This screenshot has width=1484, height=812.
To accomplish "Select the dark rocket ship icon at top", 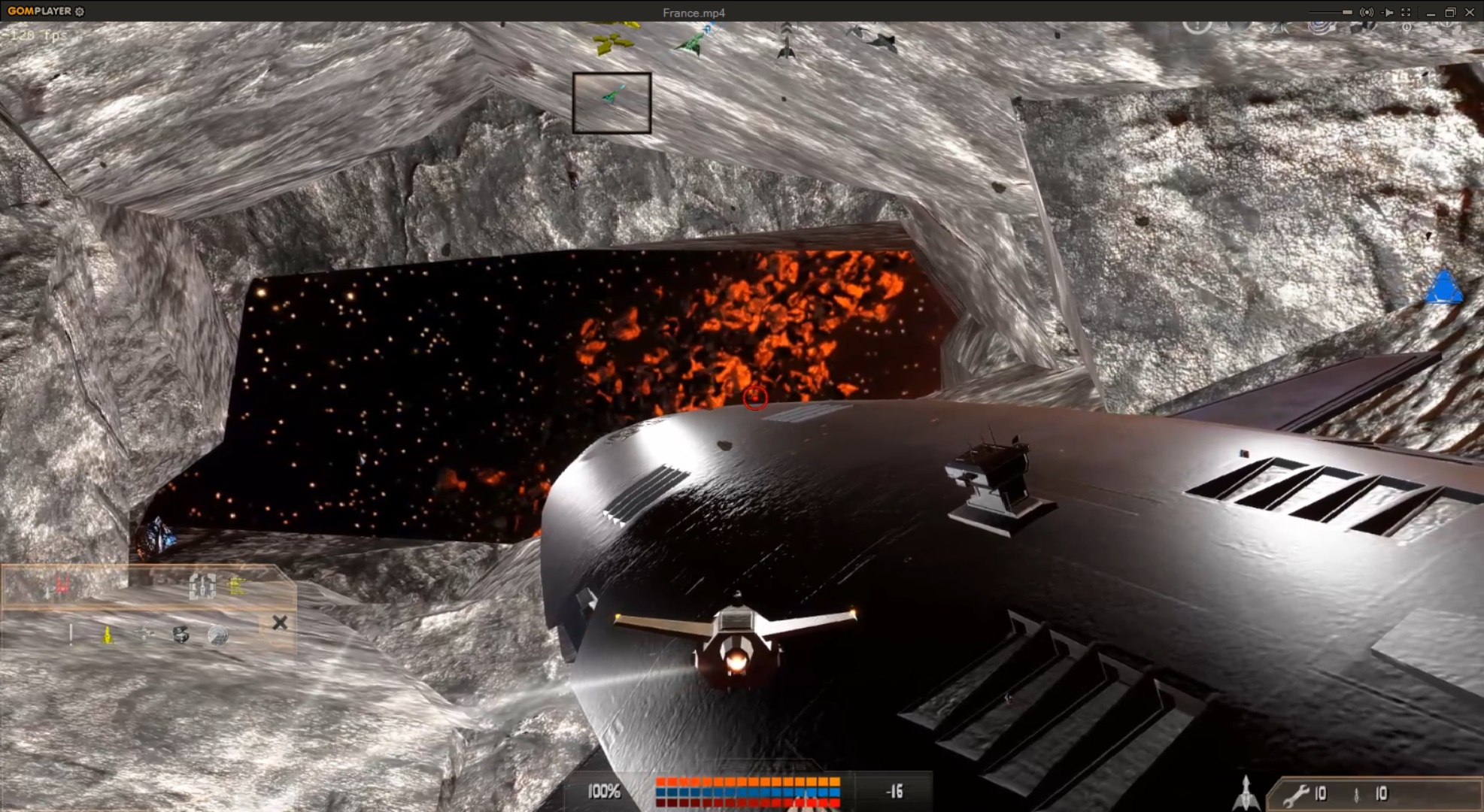I will (786, 41).
